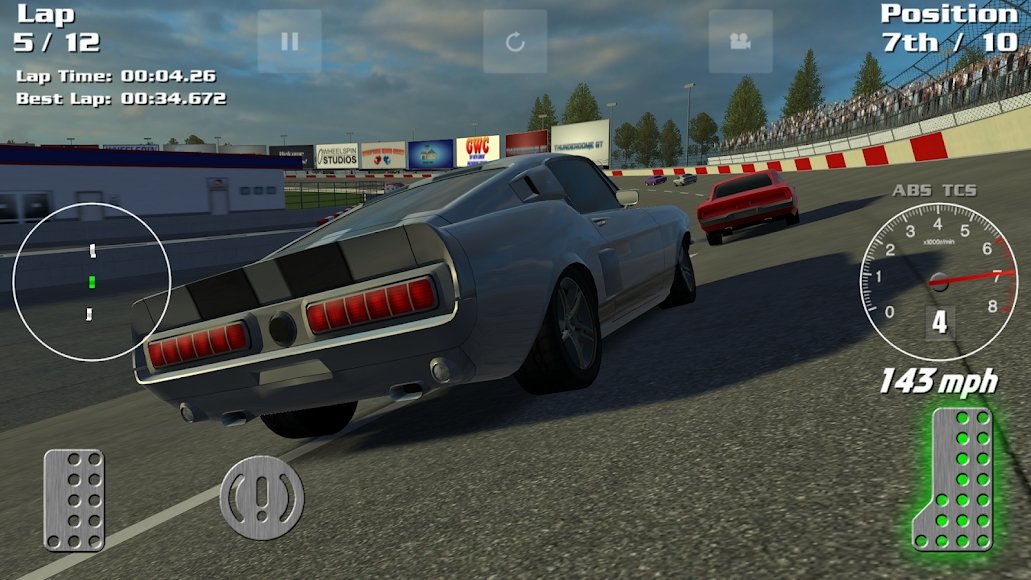Engage the handbrake button
1031x580 pixels.
[261, 497]
